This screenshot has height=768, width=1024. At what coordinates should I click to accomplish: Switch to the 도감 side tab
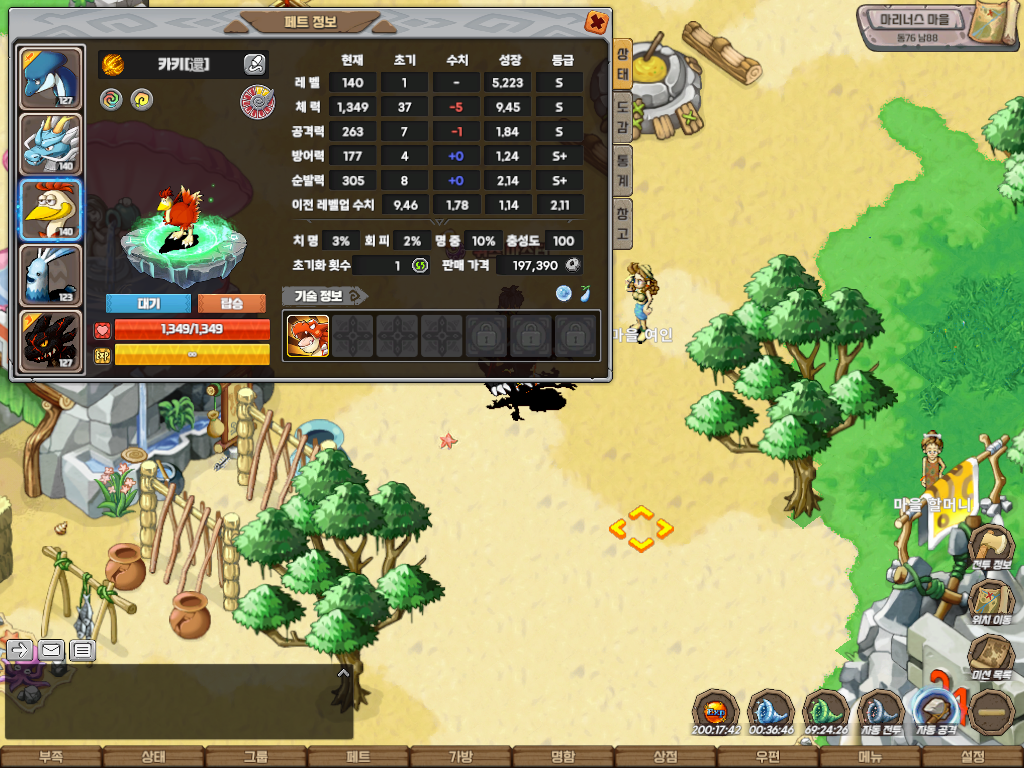point(622,110)
